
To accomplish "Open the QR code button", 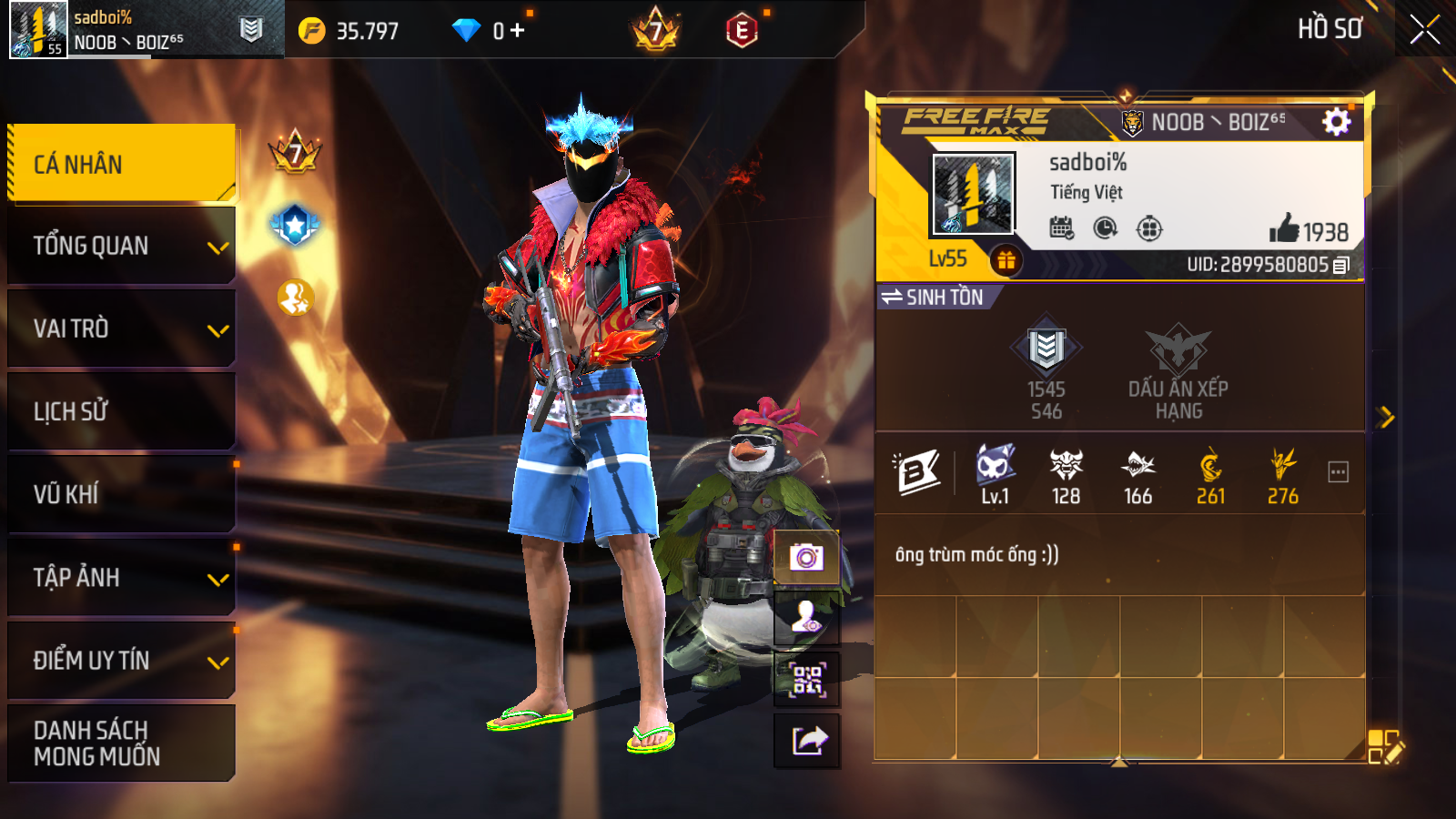I will tap(806, 679).
